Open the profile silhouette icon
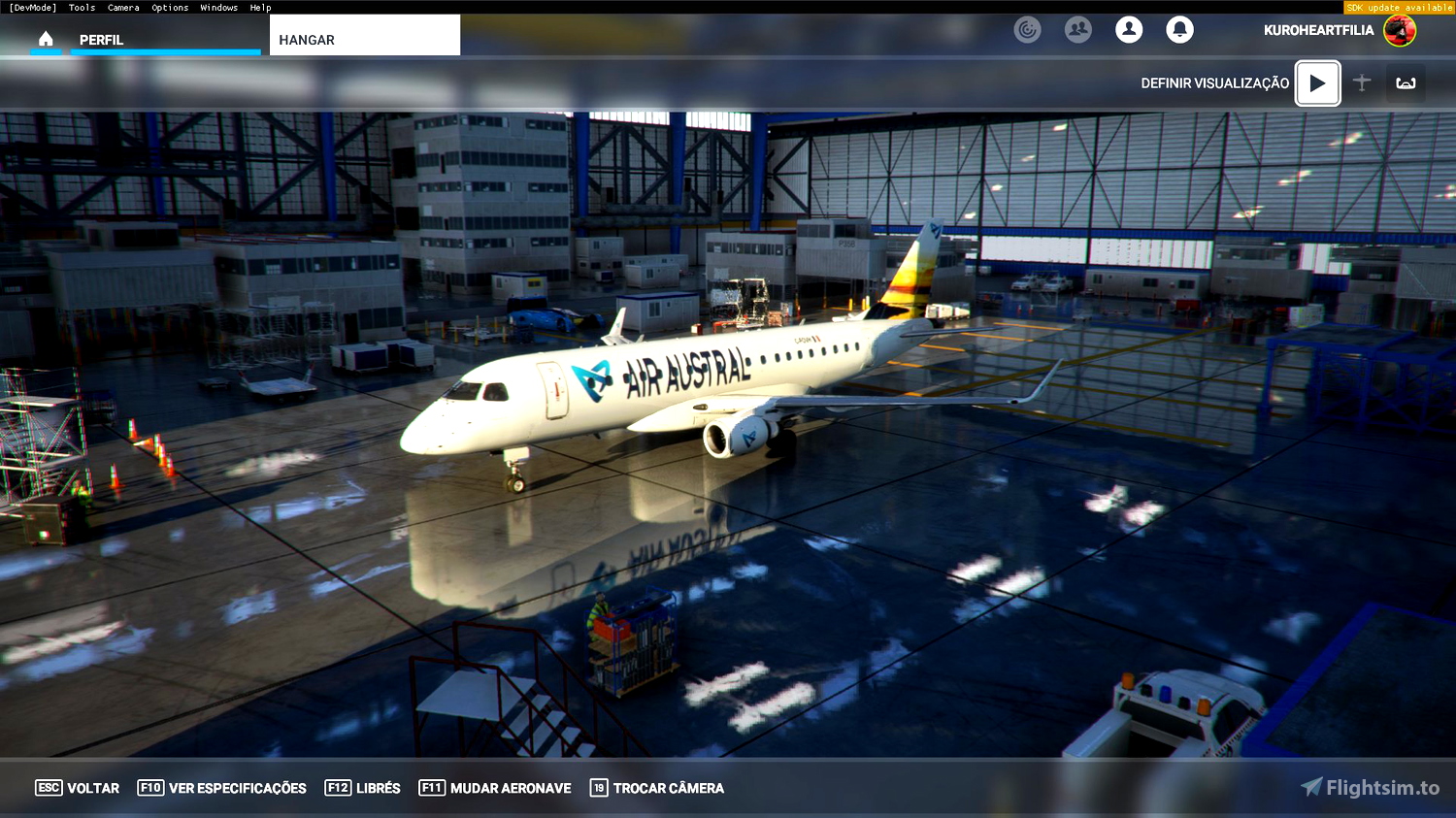1456x818 pixels. (1129, 29)
